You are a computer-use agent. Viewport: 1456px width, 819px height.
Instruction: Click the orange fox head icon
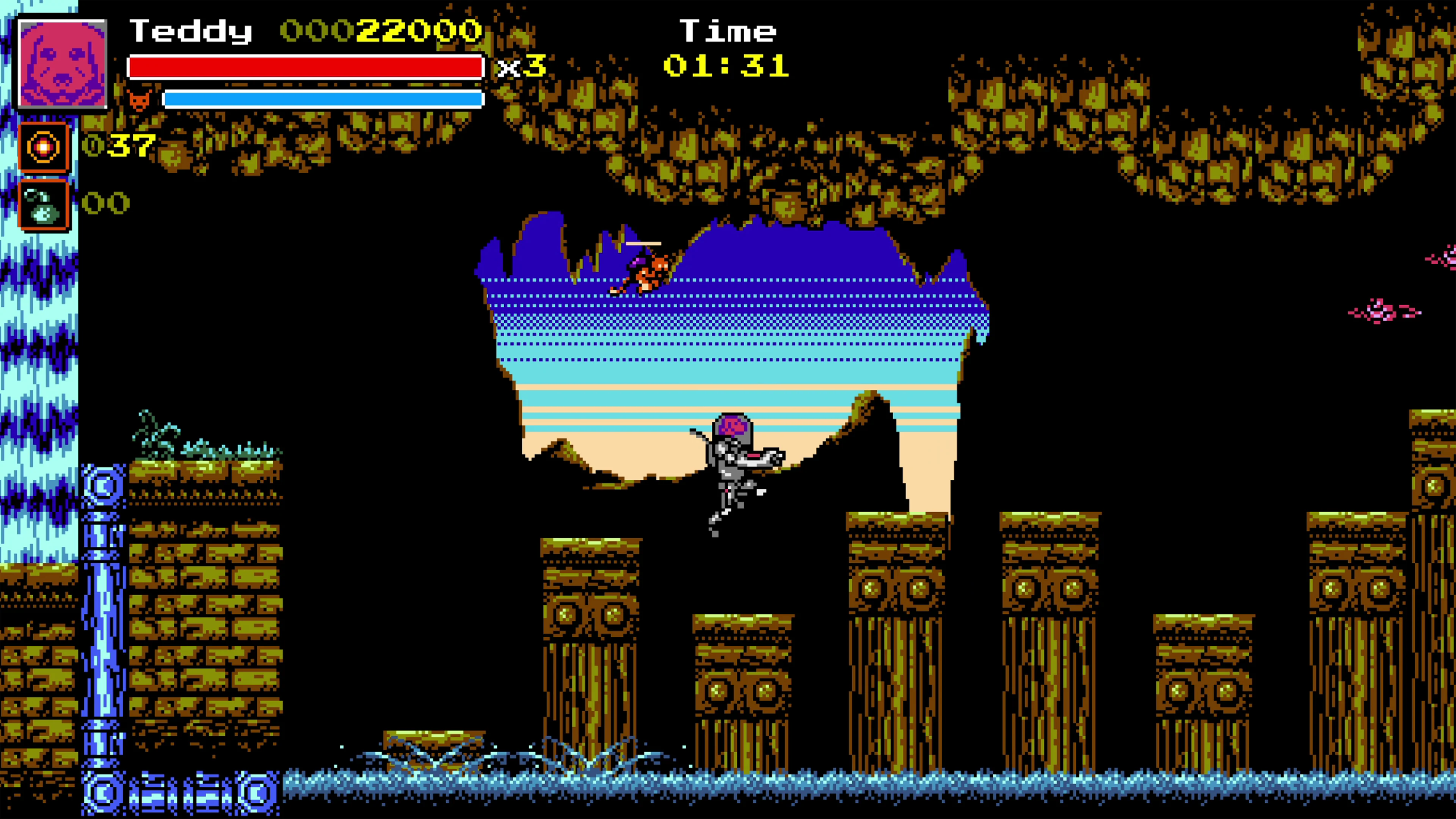click(x=140, y=100)
